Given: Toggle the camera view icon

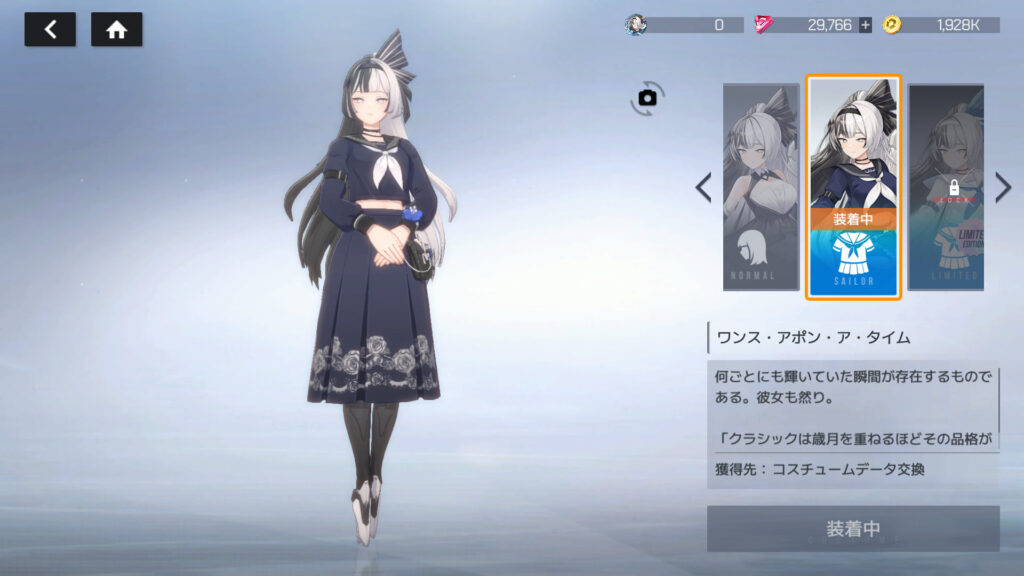Looking at the screenshot, I should 648,97.
